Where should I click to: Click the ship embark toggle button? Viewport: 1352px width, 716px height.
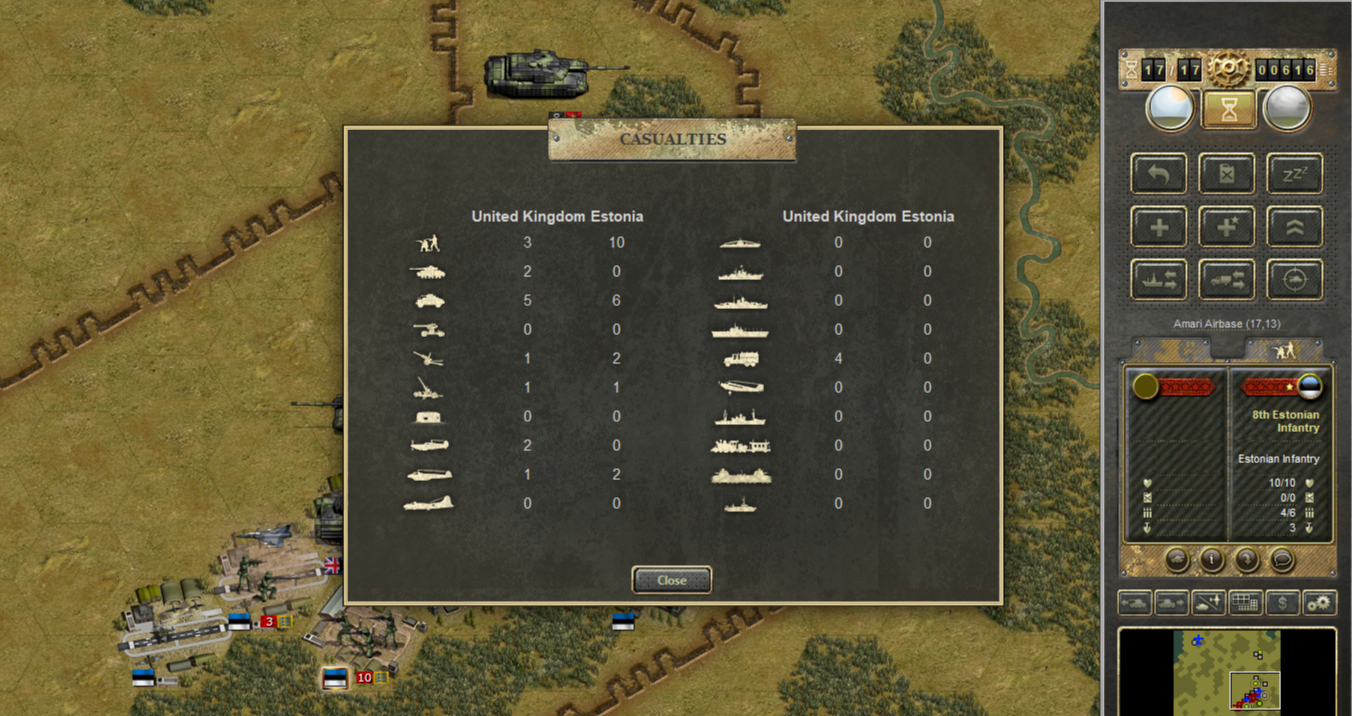(1159, 280)
